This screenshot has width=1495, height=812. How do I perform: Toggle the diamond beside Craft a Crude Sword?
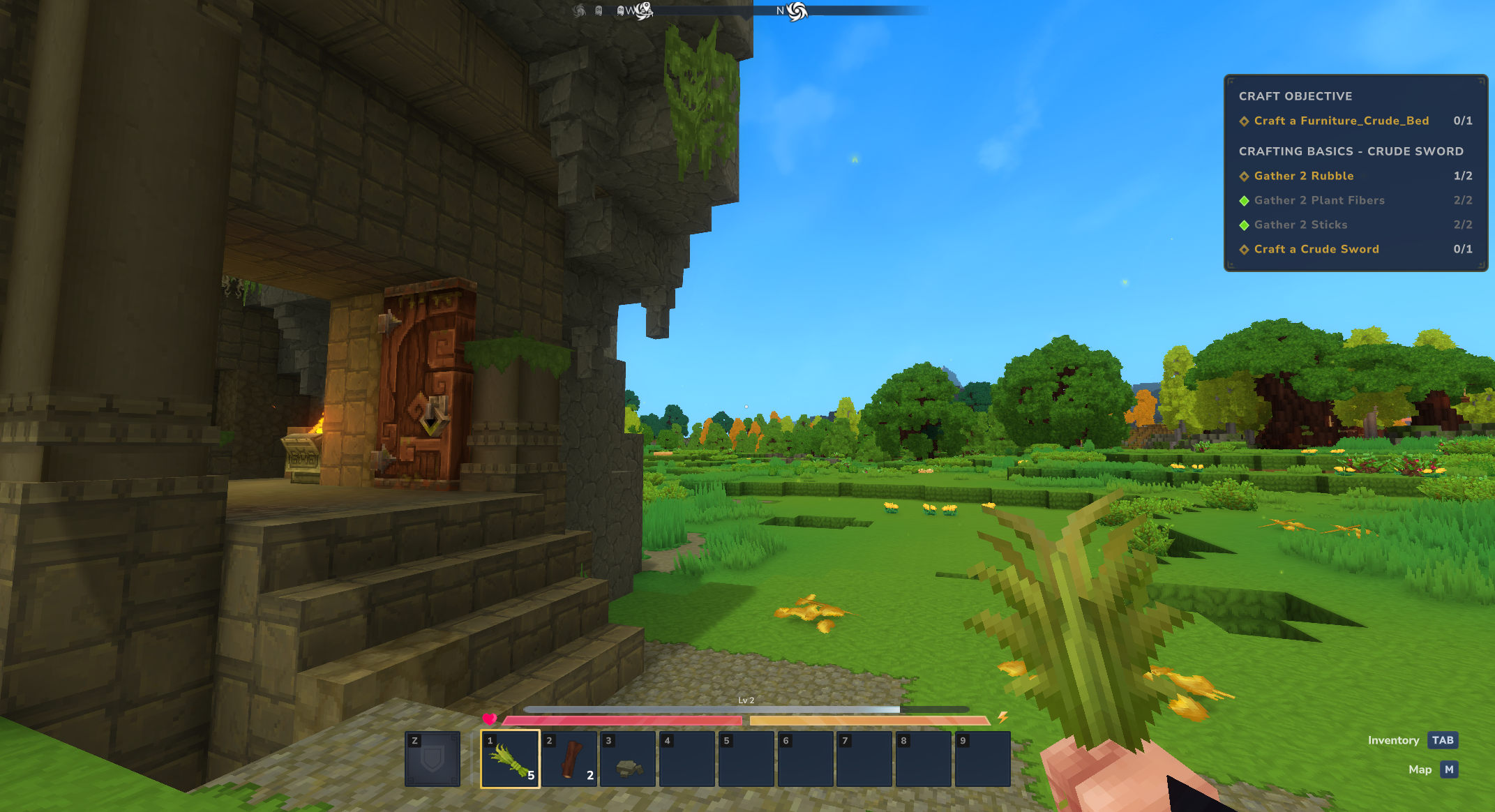point(1245,249)
